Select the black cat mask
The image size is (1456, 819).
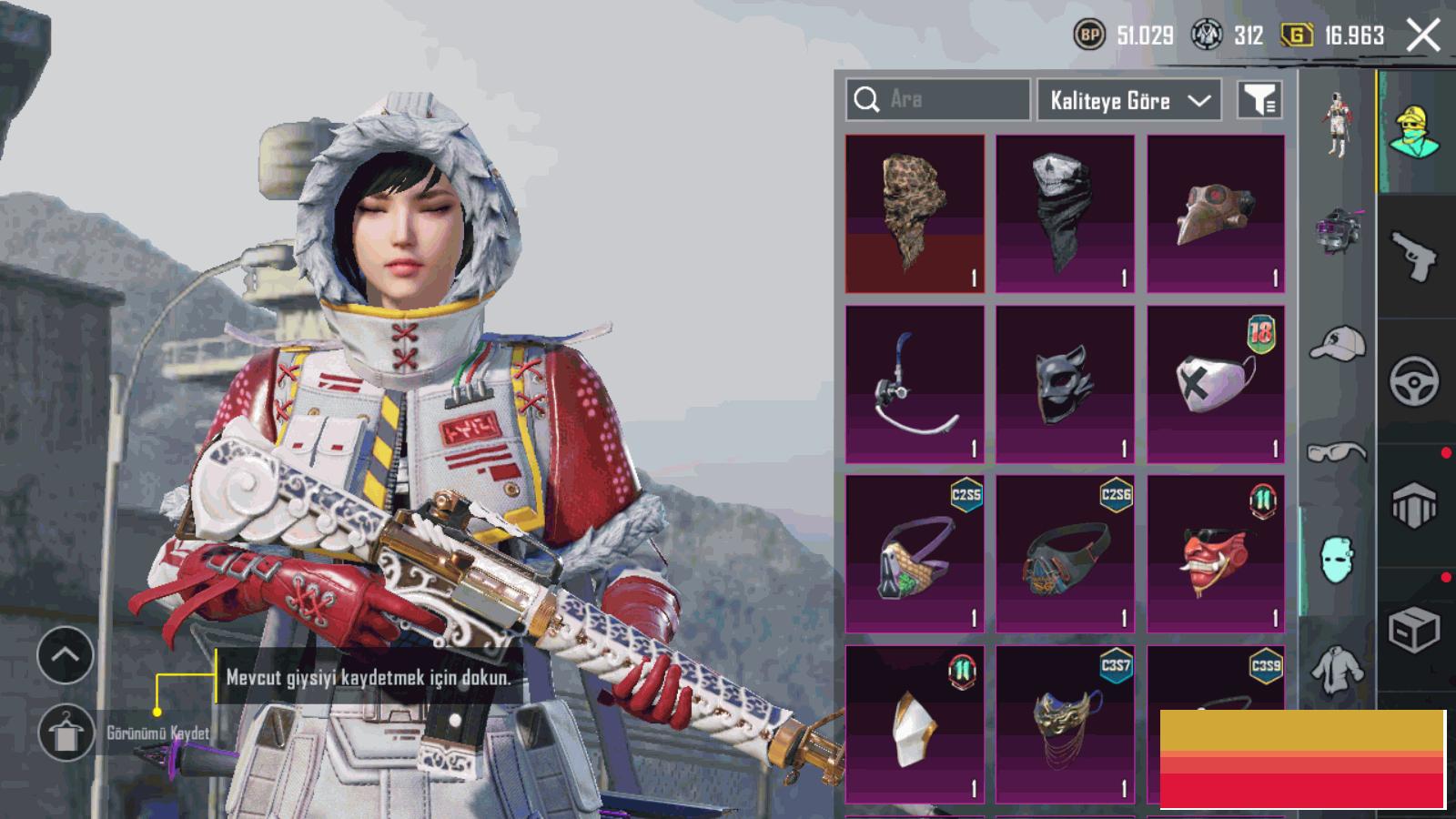tap(1065, 384)
